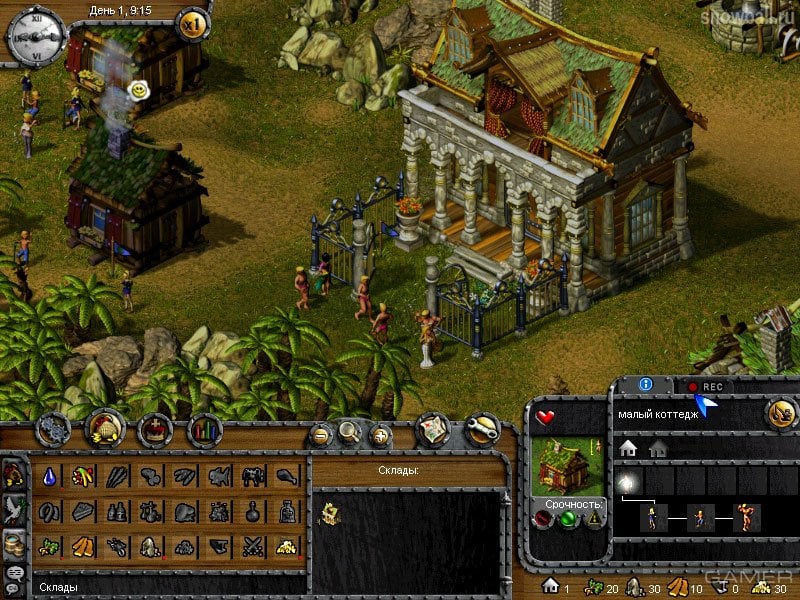Select the gold pile resource icon

click(286, 546)
